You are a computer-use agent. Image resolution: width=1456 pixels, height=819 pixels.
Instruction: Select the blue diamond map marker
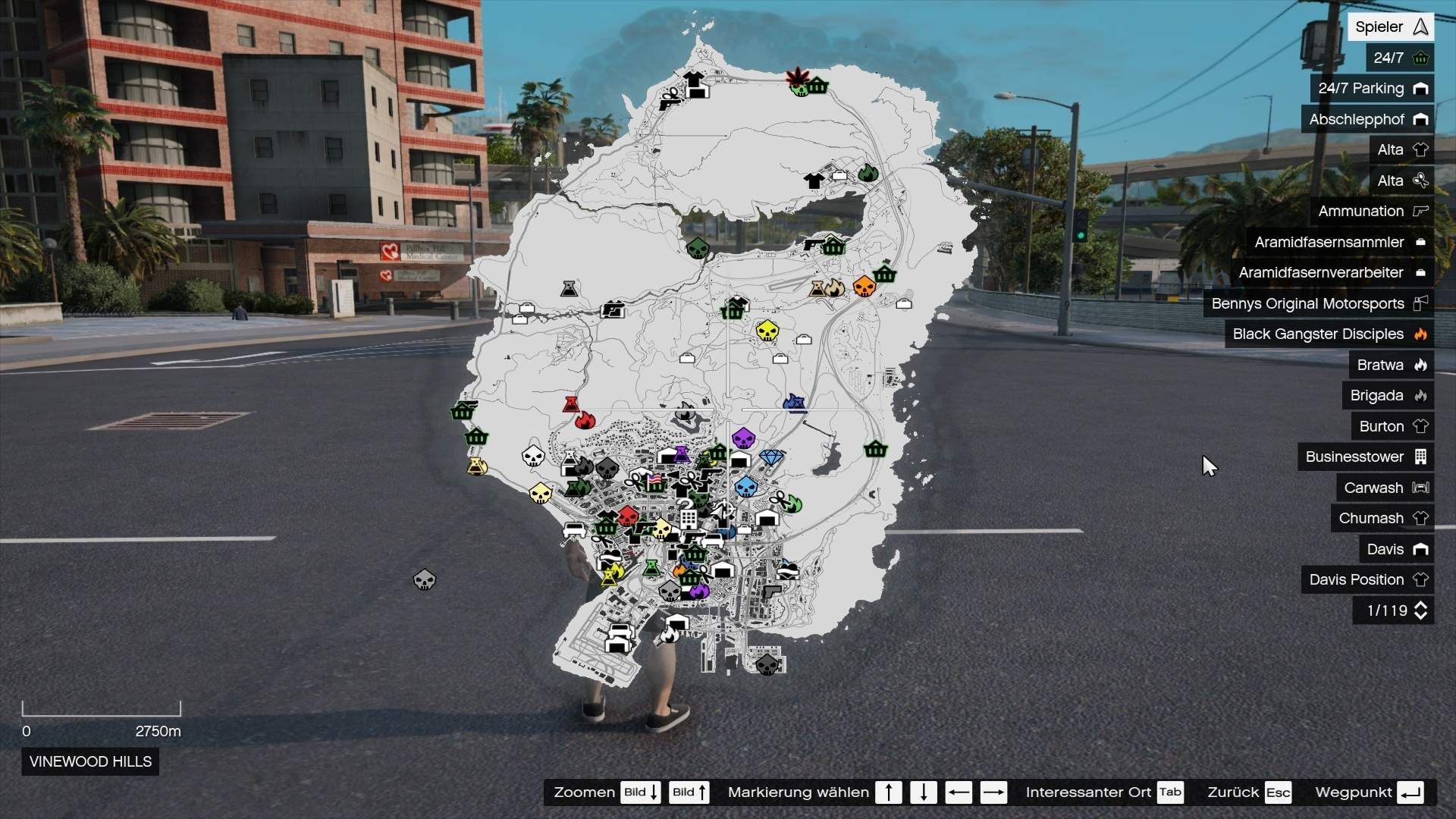coord(771,457)
